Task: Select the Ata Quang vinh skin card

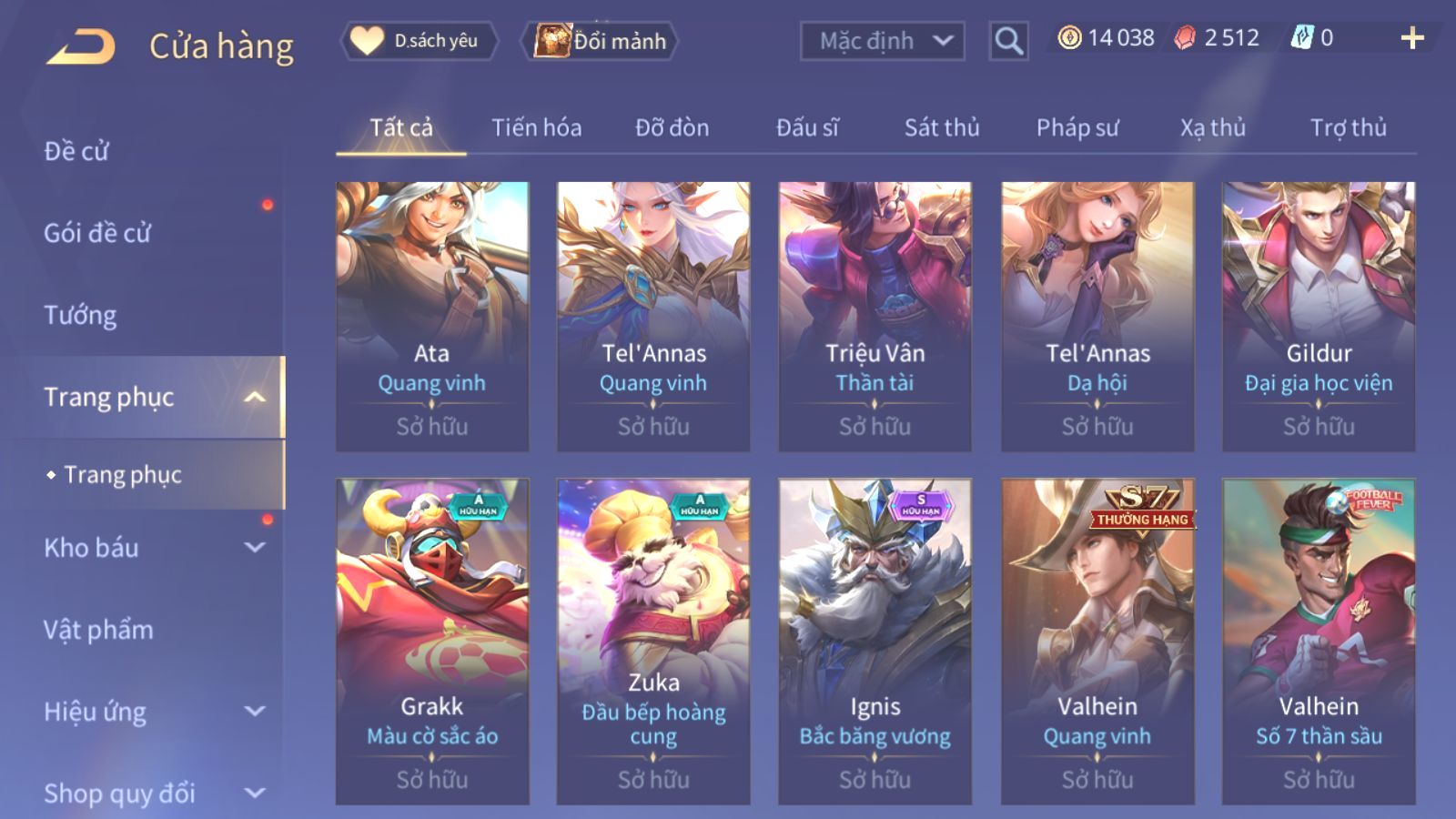Action: pos(432,316)
